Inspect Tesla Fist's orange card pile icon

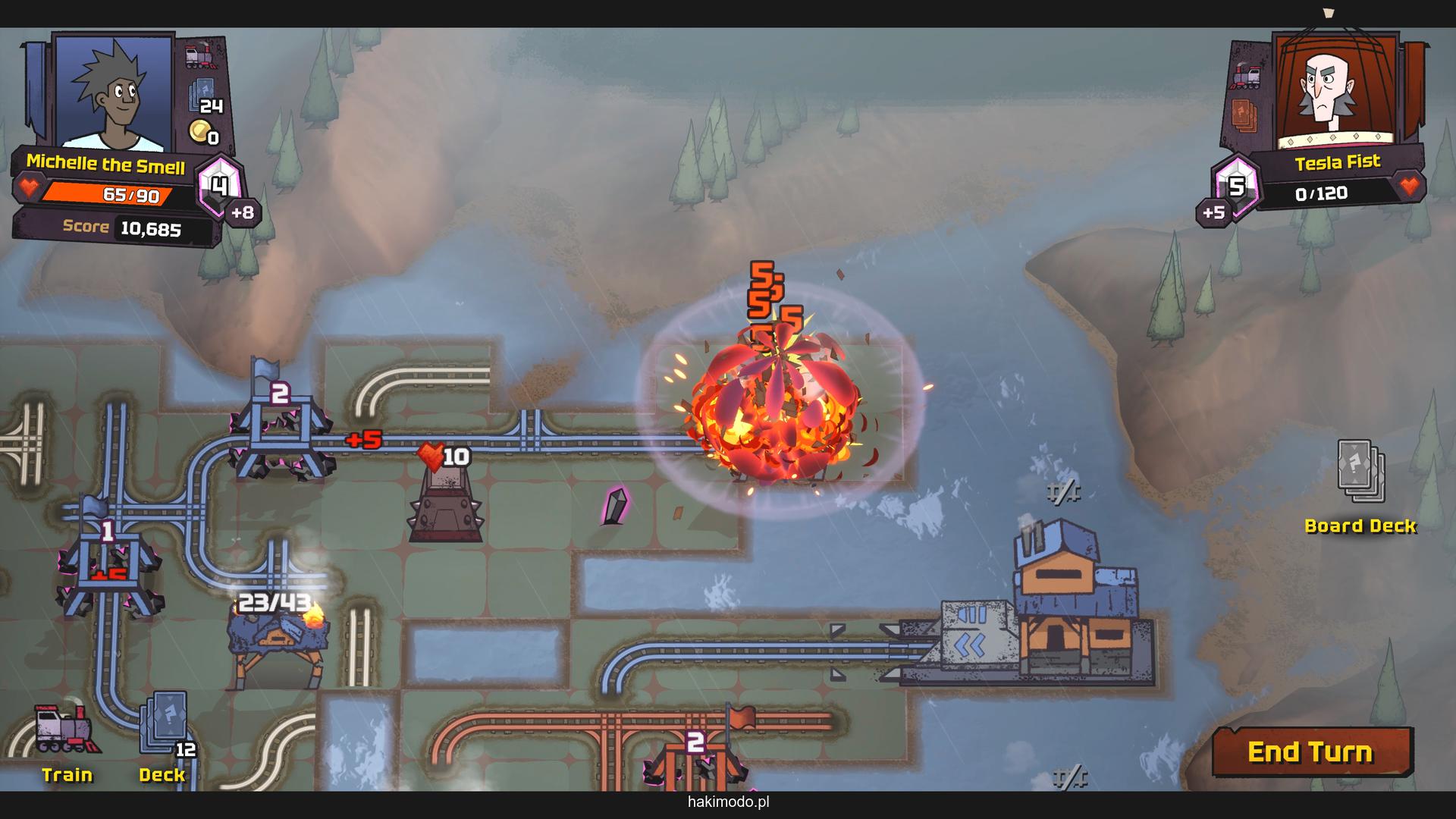click(1244, 115)
